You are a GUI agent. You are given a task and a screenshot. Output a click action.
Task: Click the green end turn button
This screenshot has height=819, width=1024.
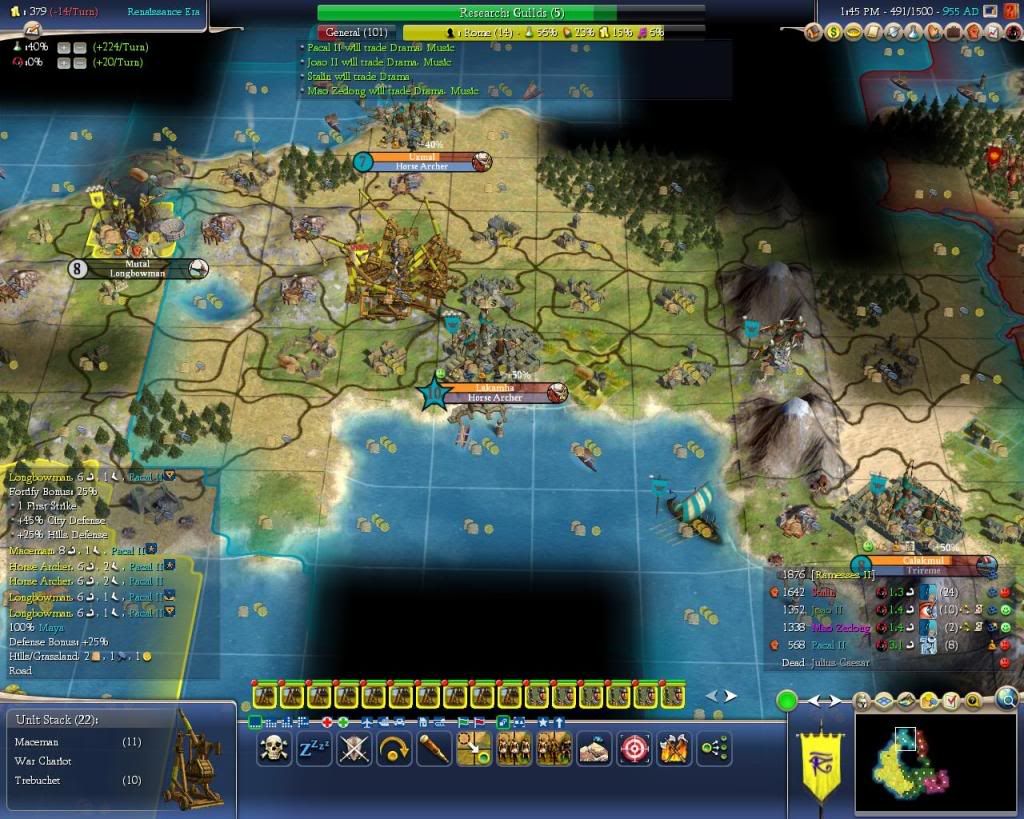coord(787,700)
